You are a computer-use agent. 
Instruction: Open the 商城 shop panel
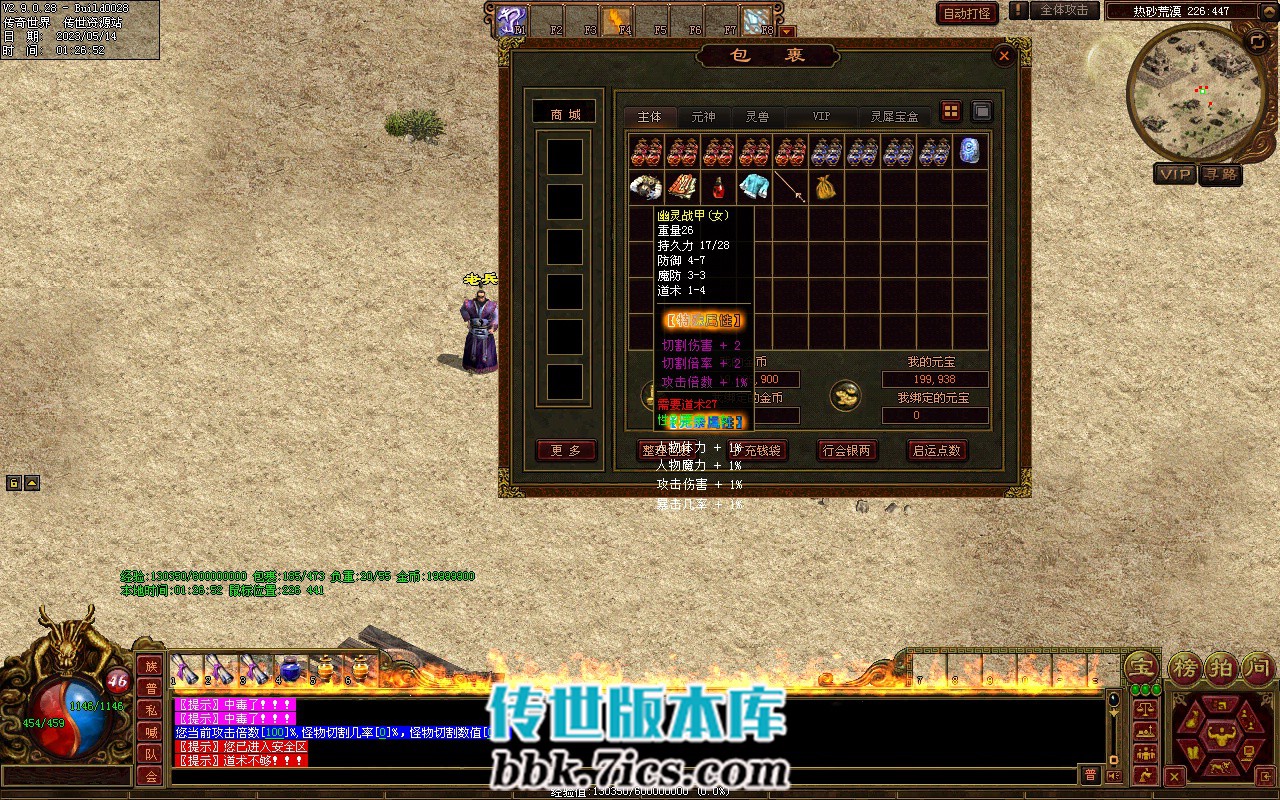point(565,114)
